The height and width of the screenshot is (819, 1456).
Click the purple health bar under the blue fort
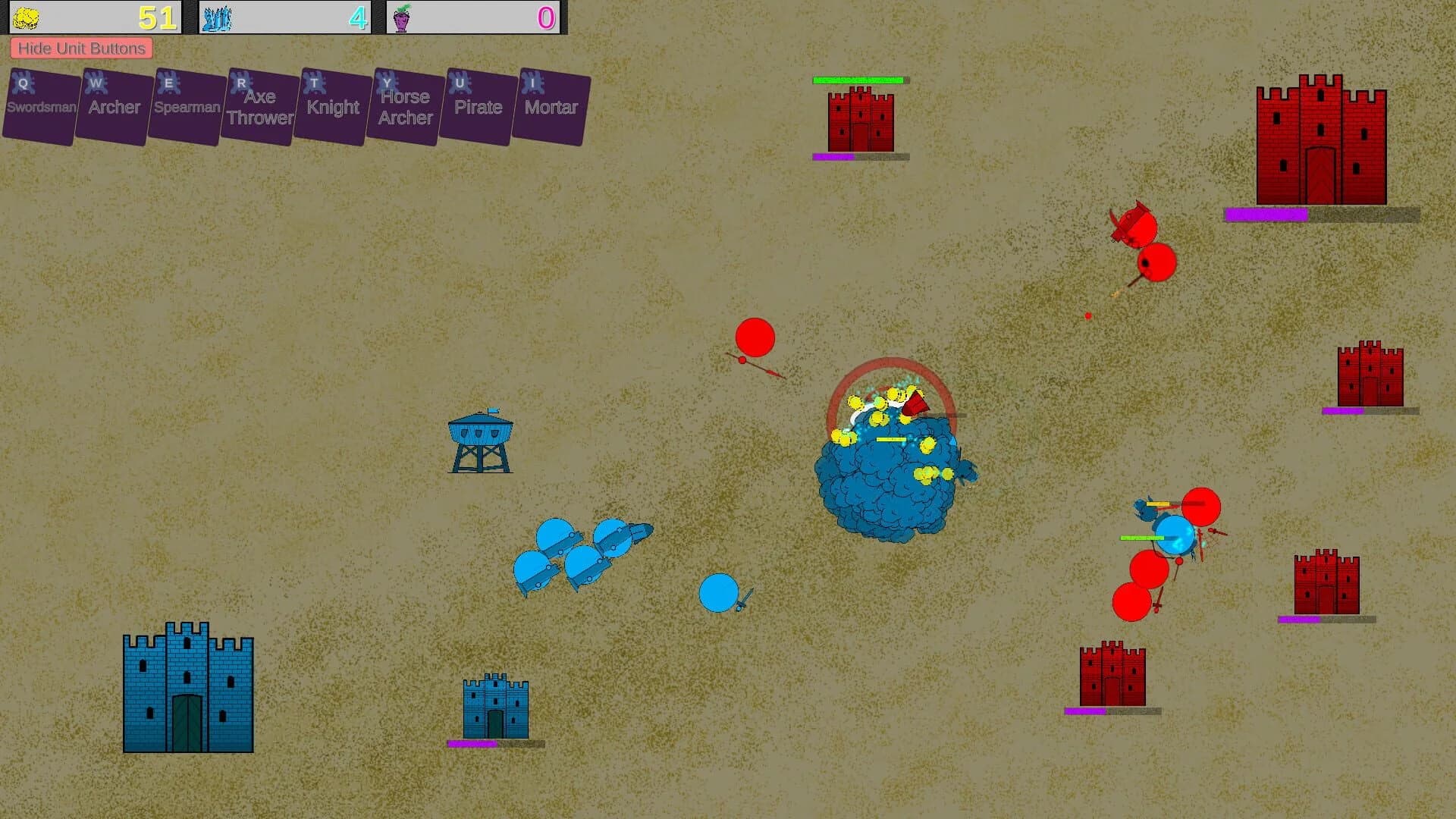tap(472, 744)
